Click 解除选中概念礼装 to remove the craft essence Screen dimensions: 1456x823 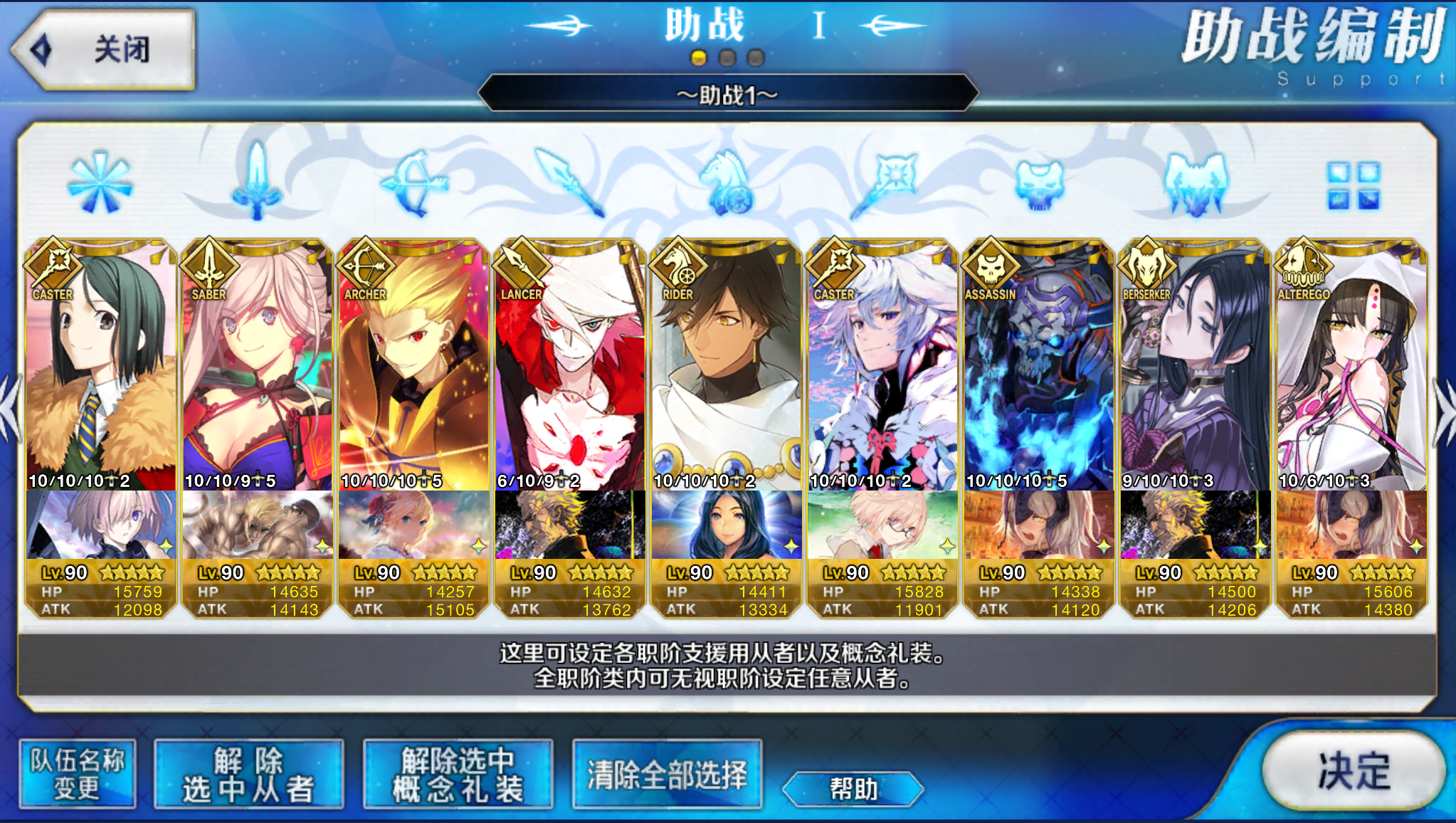click(x=458, y=774)
